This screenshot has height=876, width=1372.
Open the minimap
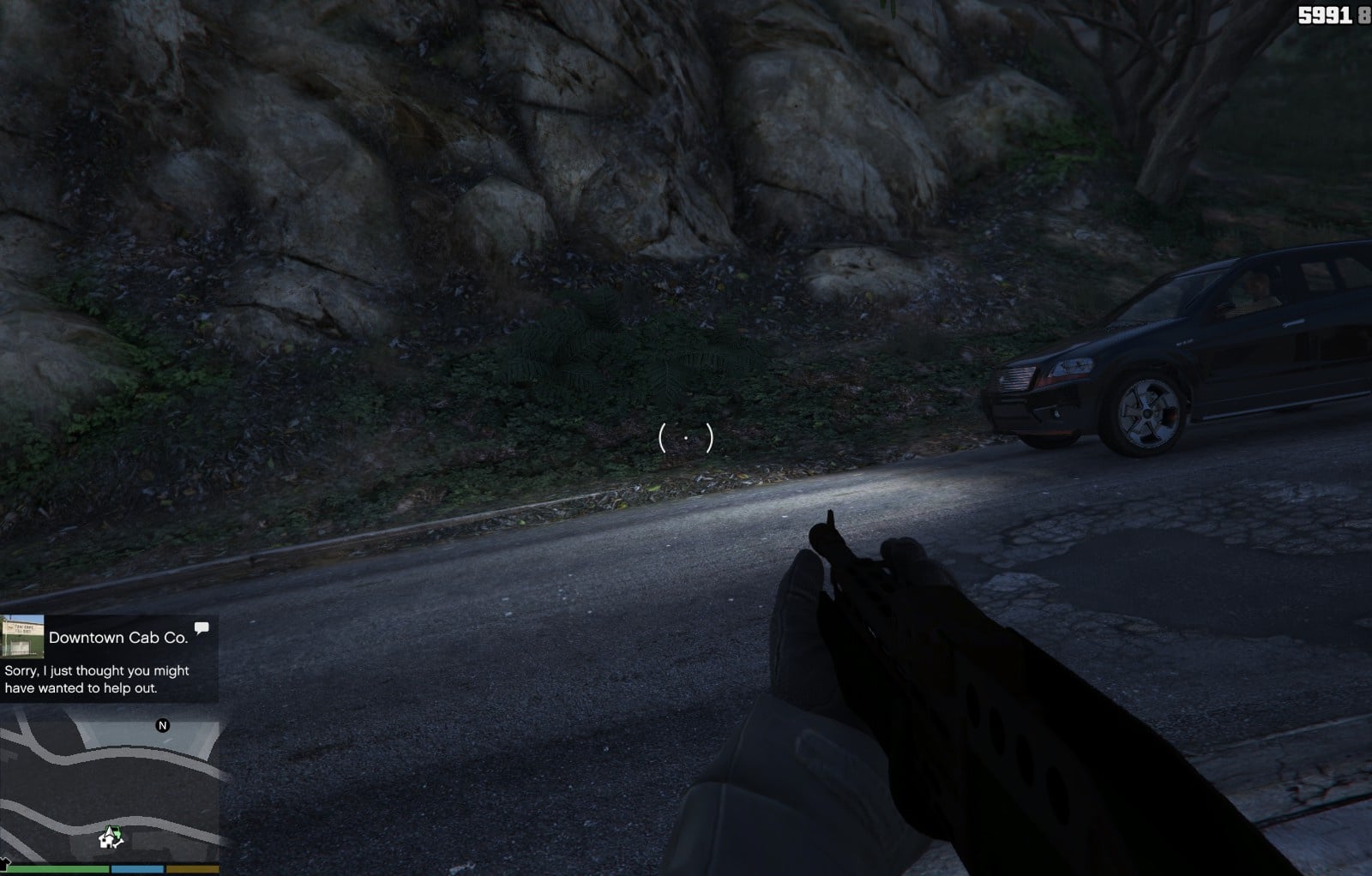pyautogui.click(x=110, y=789)
